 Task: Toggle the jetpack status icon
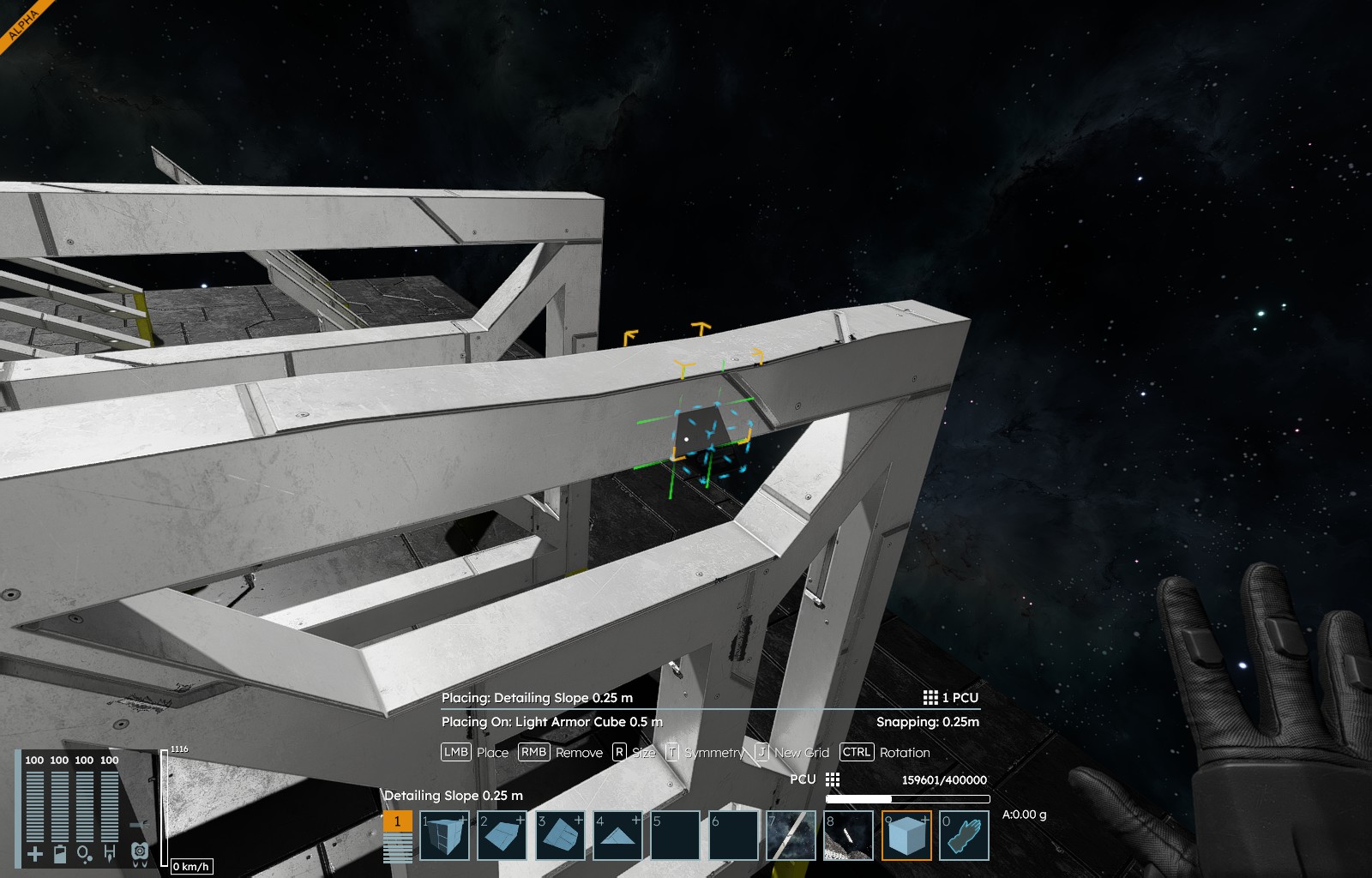140,853
